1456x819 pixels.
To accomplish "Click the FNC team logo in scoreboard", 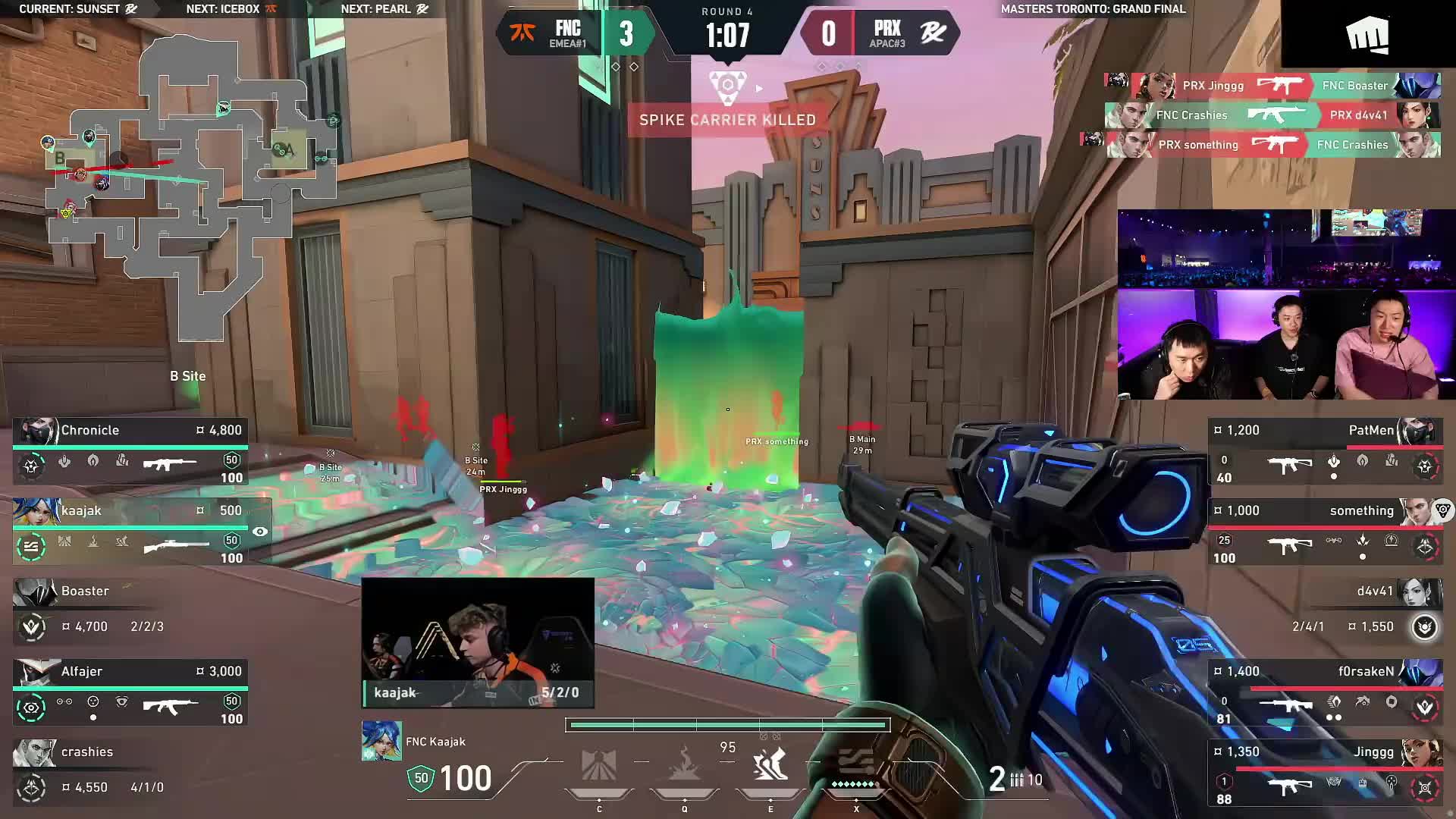I will (x=522, y=33).
